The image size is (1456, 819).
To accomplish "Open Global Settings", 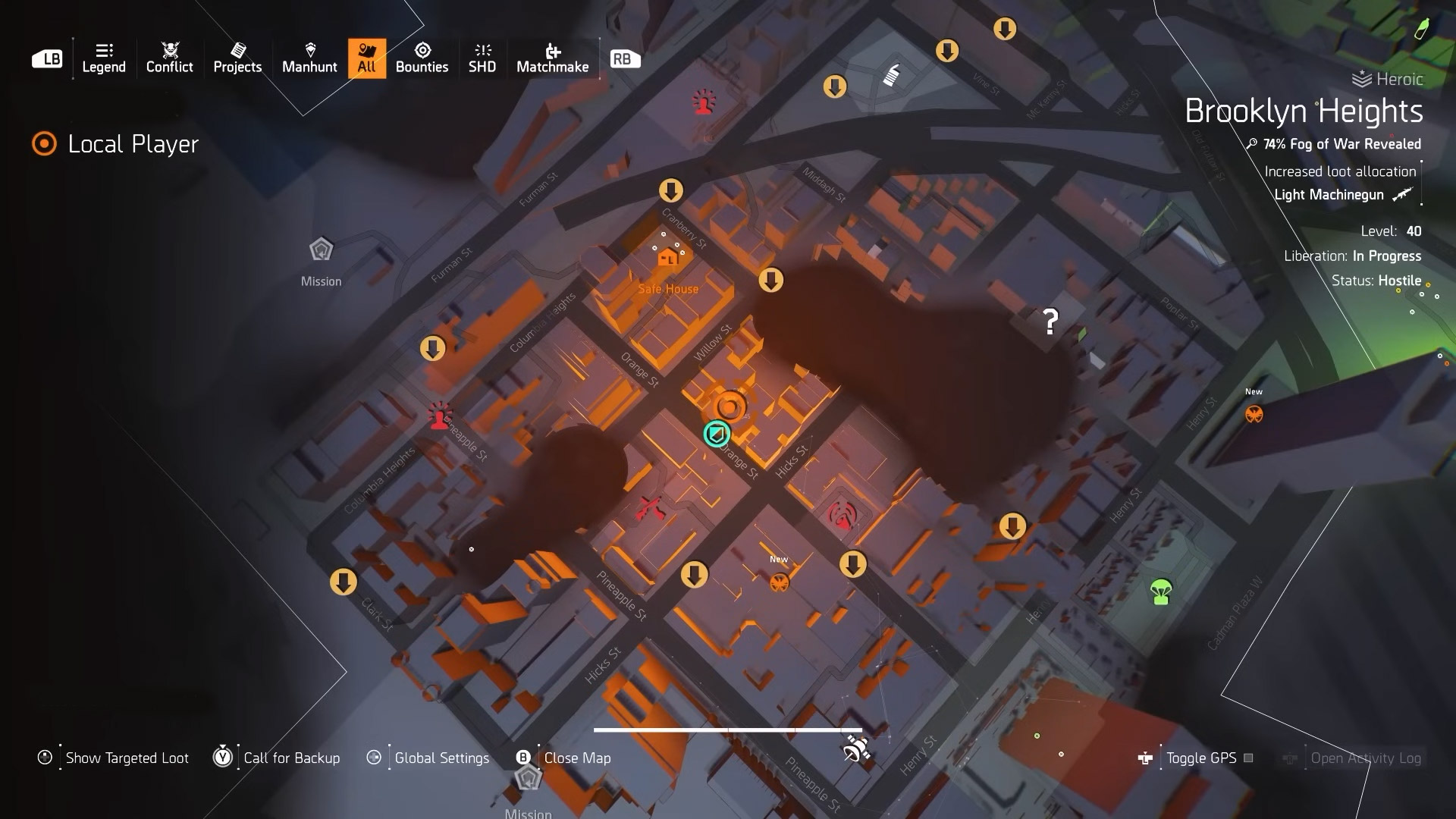I will coord(441,758).
